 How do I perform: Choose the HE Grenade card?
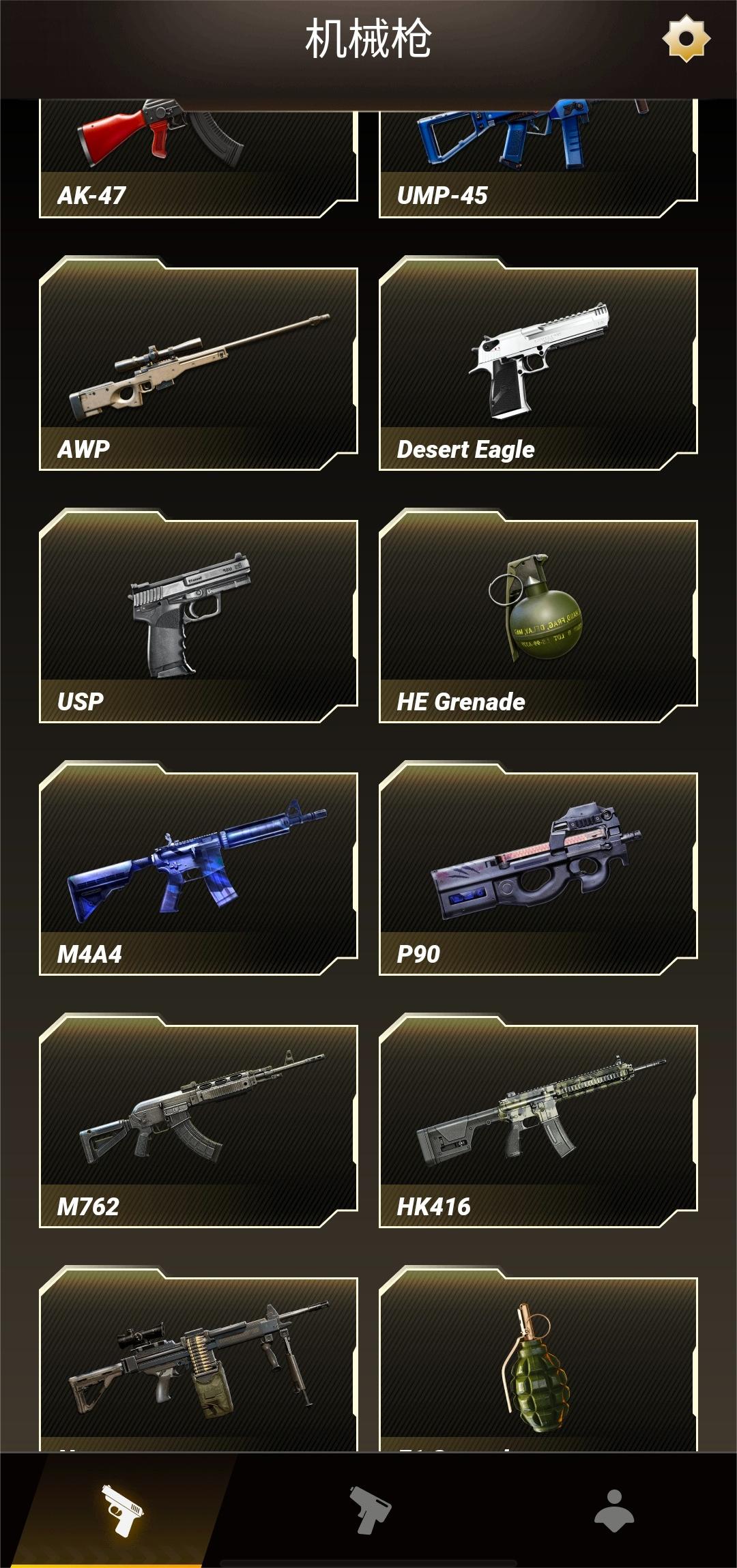click(538, 621)
